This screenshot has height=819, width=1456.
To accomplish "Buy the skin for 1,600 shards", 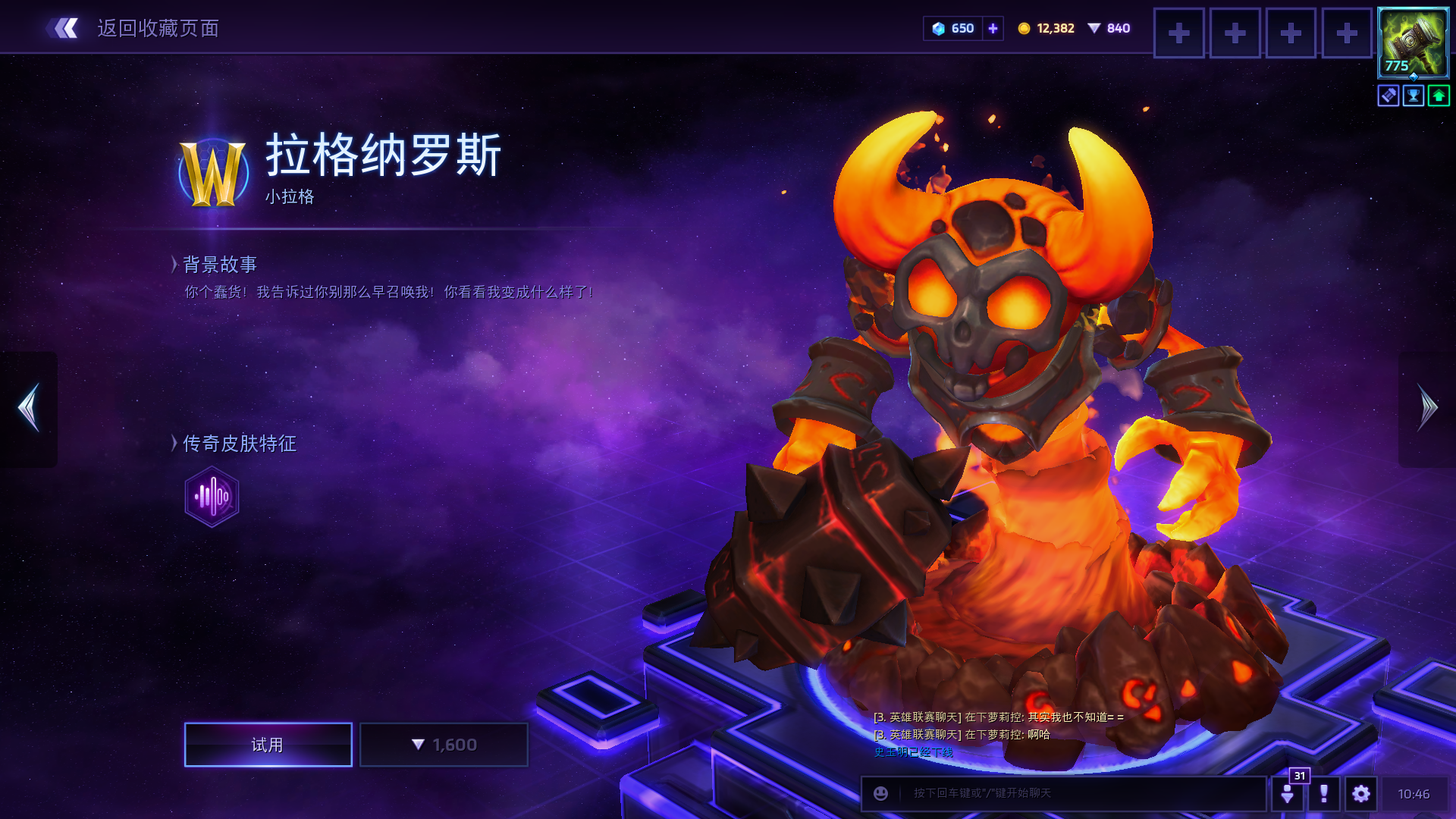I will point(444,745).
